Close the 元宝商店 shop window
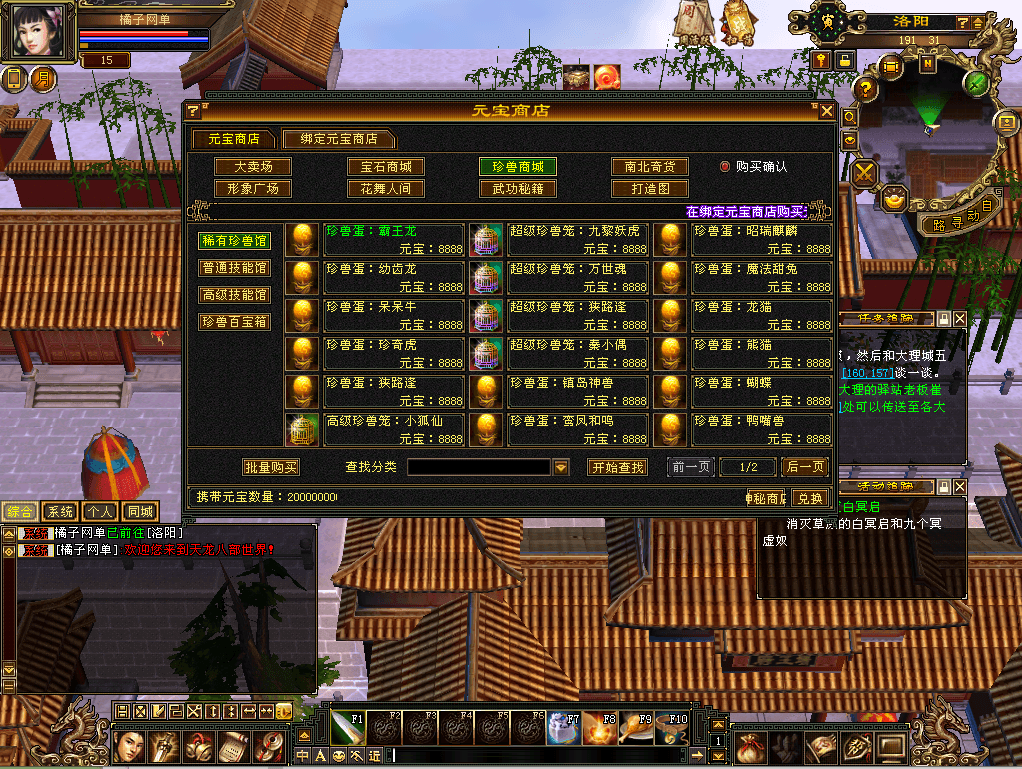1022x769 pixels. pyautogui.click(x=826, y=111)
